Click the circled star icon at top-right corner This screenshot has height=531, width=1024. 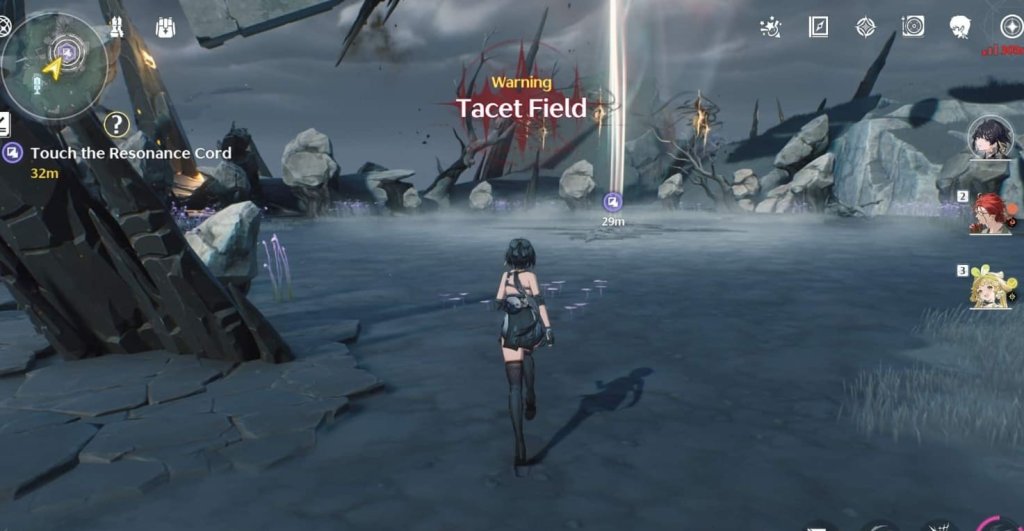click(1011, 27)
